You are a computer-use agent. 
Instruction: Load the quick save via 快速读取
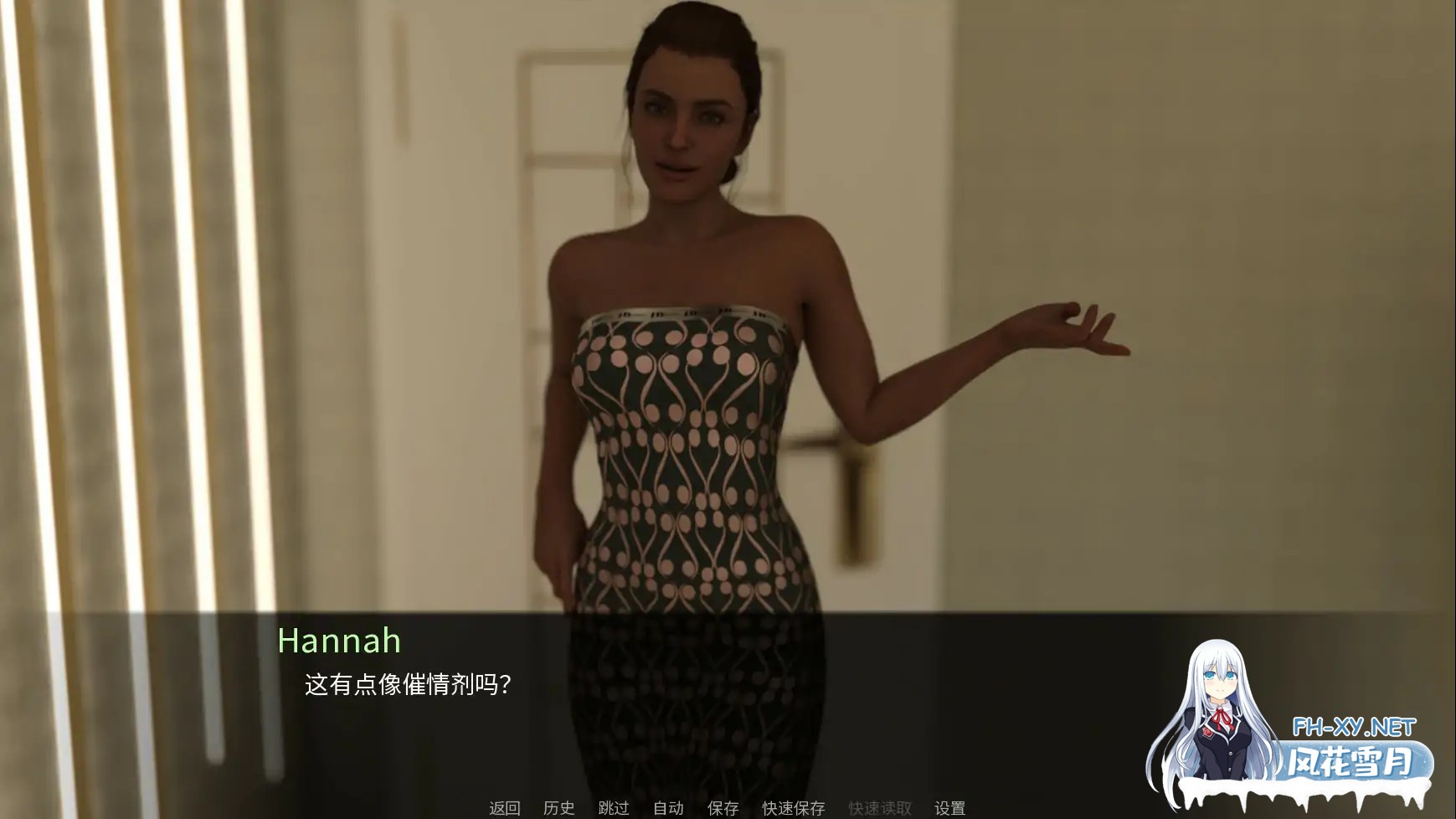[880, 808]
